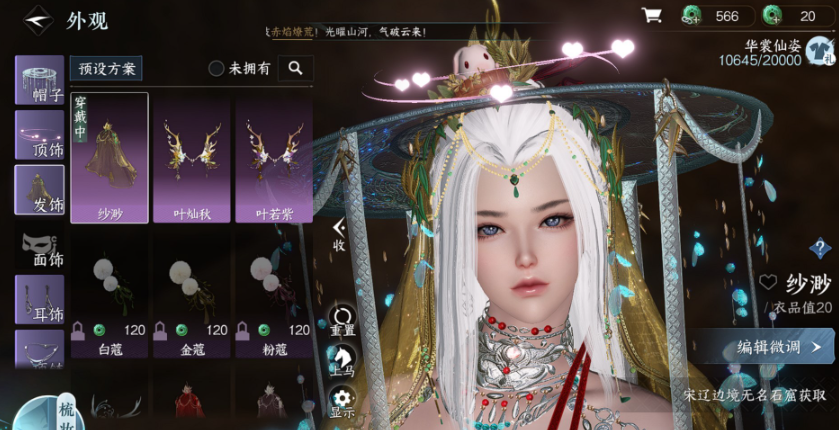Open the shopping cart icon
Screen dimensions: 839x430
(652, 15)
